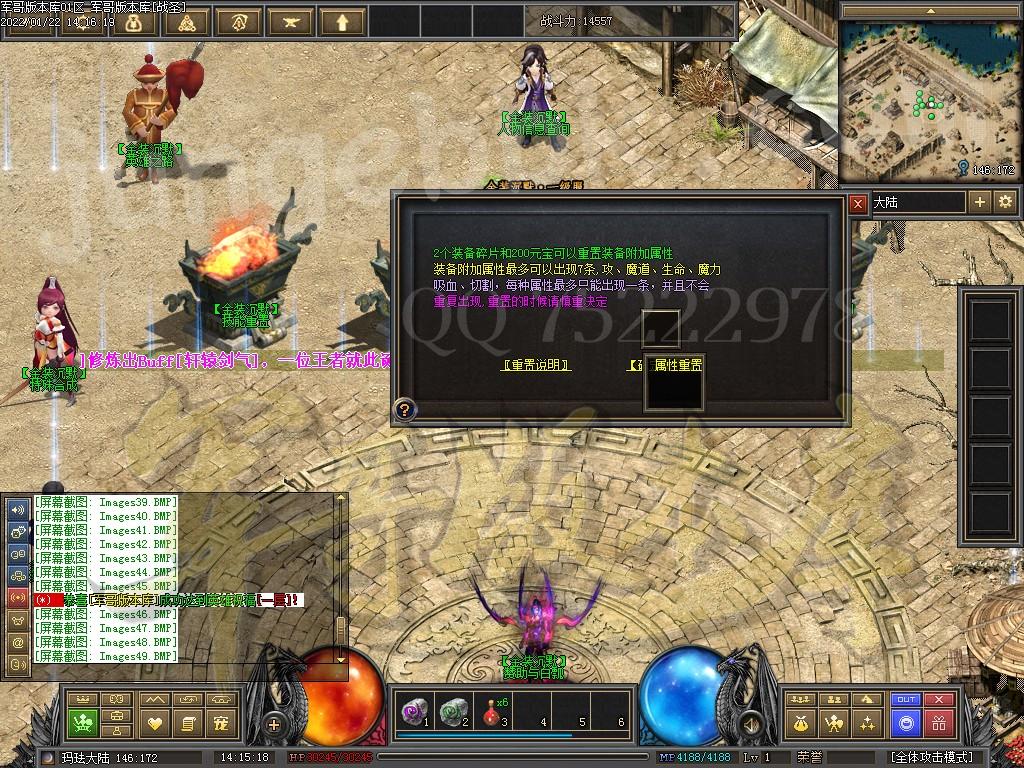
Task: Click the blue OUT button
Action: click(906, 700)
